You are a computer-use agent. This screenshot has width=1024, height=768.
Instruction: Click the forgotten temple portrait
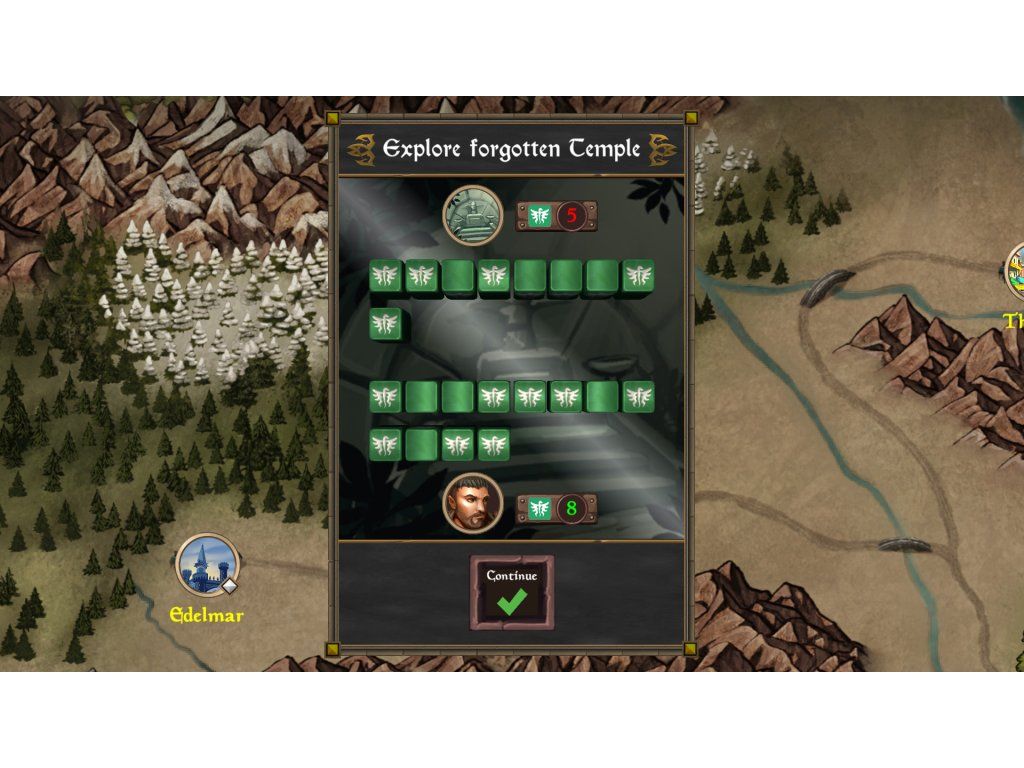(472, 215)
